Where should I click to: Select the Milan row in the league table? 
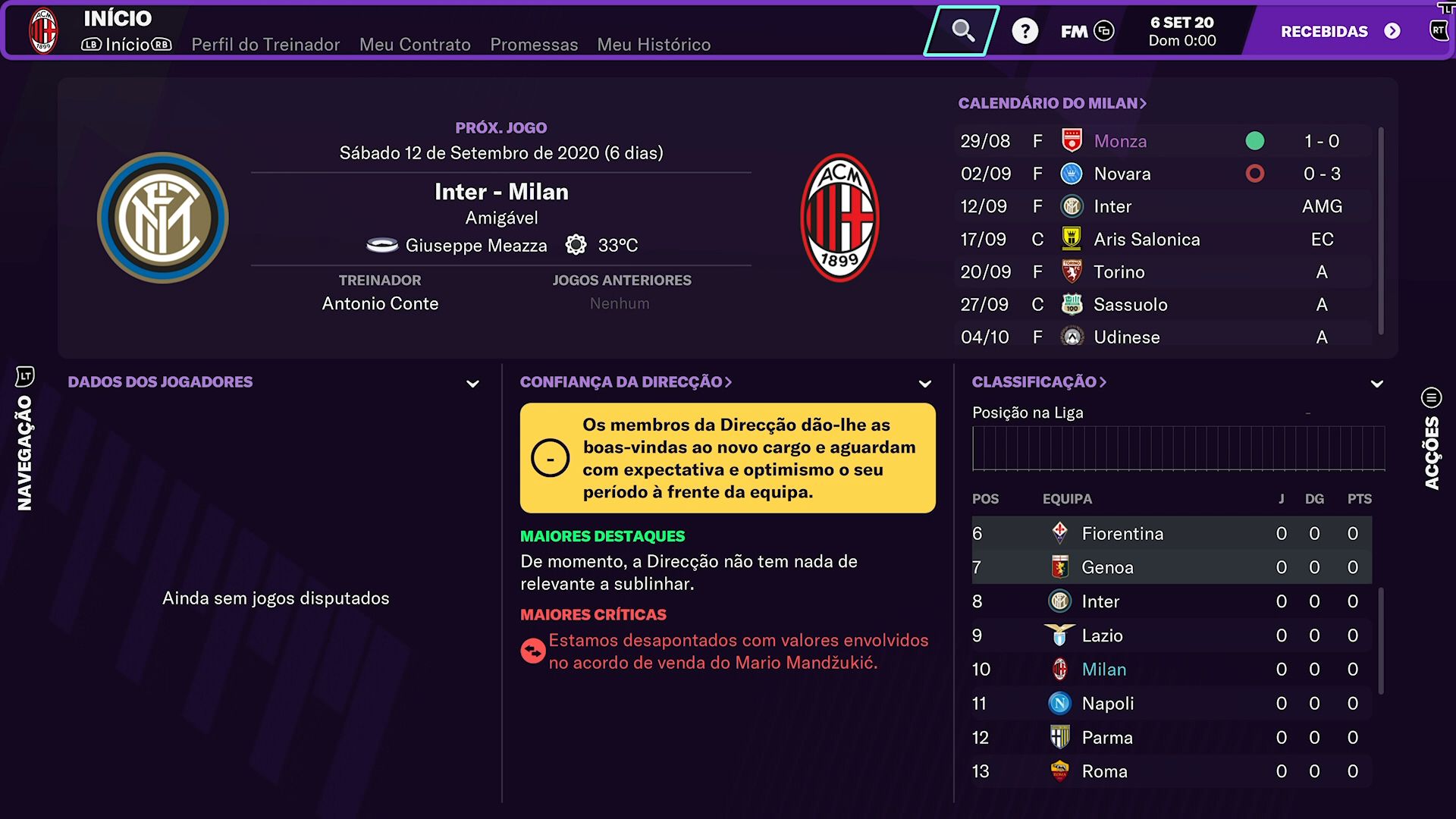[x=1103, y=669]
